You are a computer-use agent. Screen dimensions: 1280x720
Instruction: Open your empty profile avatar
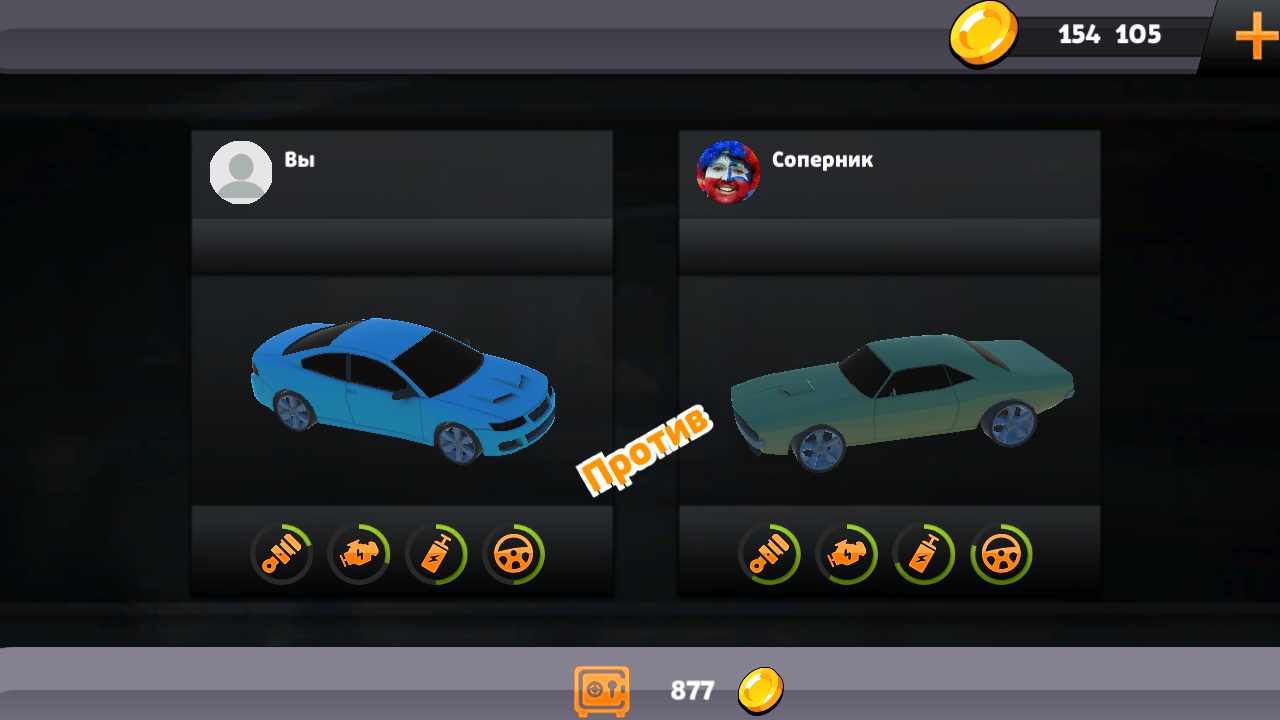click(x=241, y=171)
